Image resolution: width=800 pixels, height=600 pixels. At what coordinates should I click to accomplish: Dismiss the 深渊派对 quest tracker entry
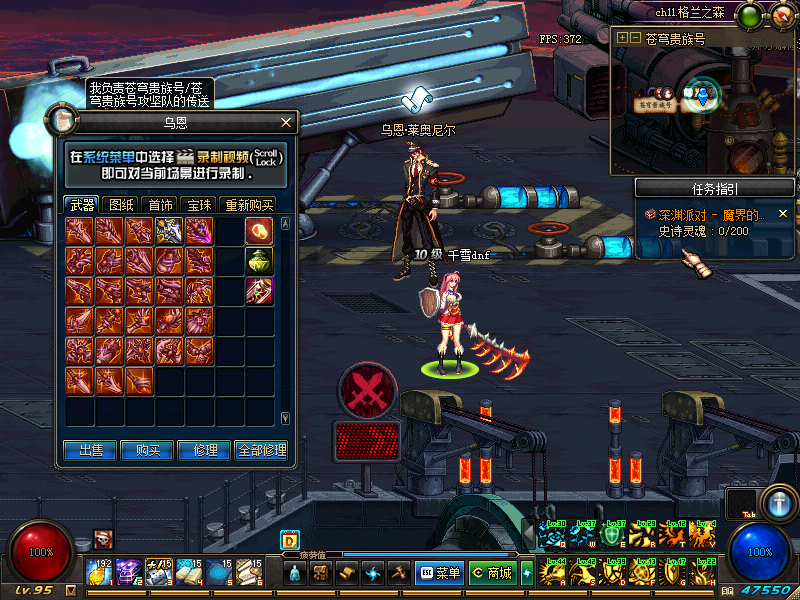pyautogui.click(x=783, y=214)
